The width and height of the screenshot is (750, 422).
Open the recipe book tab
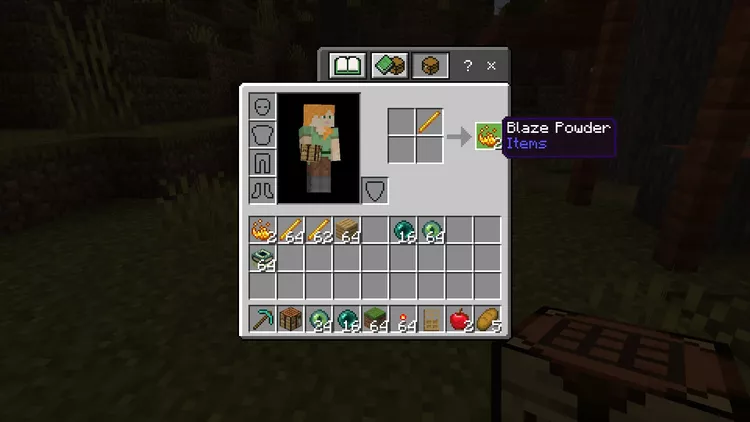click(x=348, y=66)
